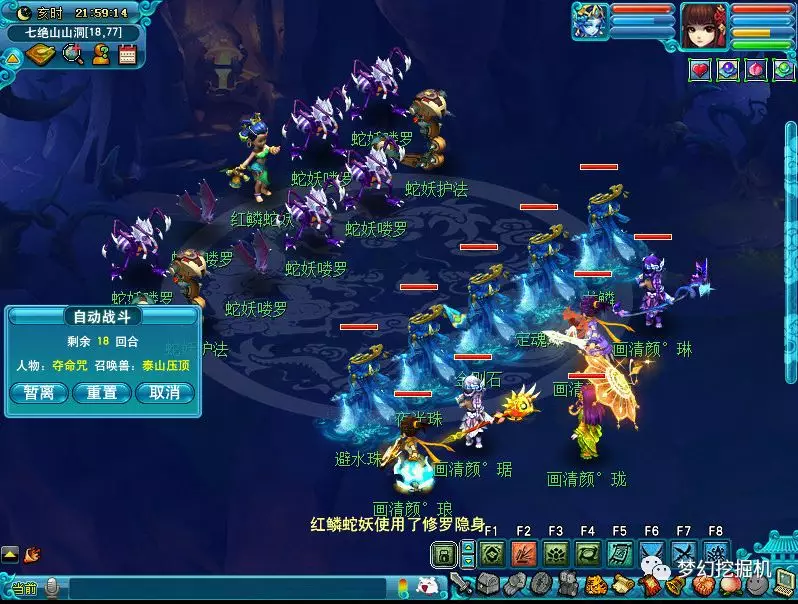Click the gold compass minimap icon

41,55
